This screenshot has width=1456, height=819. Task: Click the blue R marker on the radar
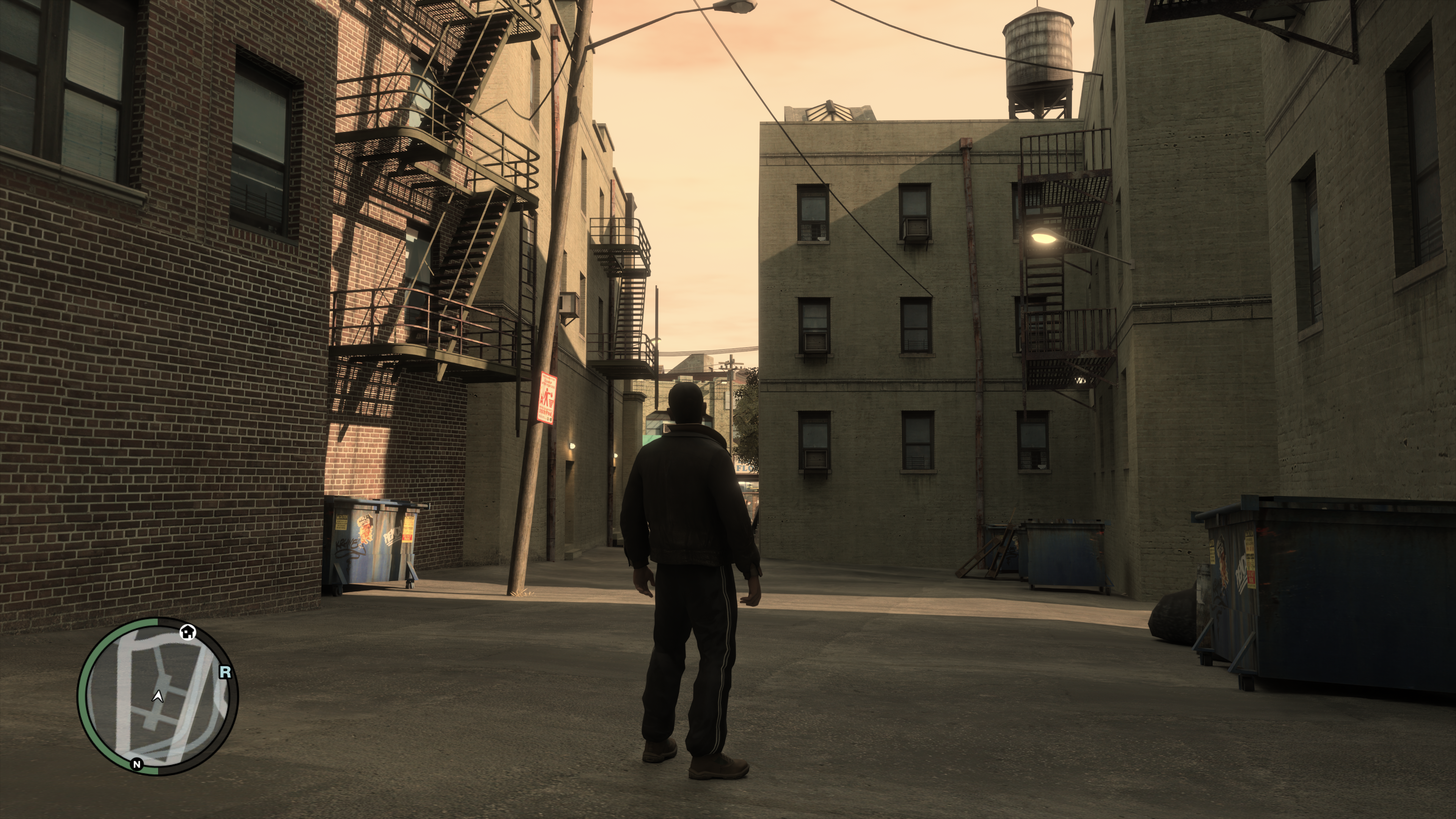tap(225, 672)
